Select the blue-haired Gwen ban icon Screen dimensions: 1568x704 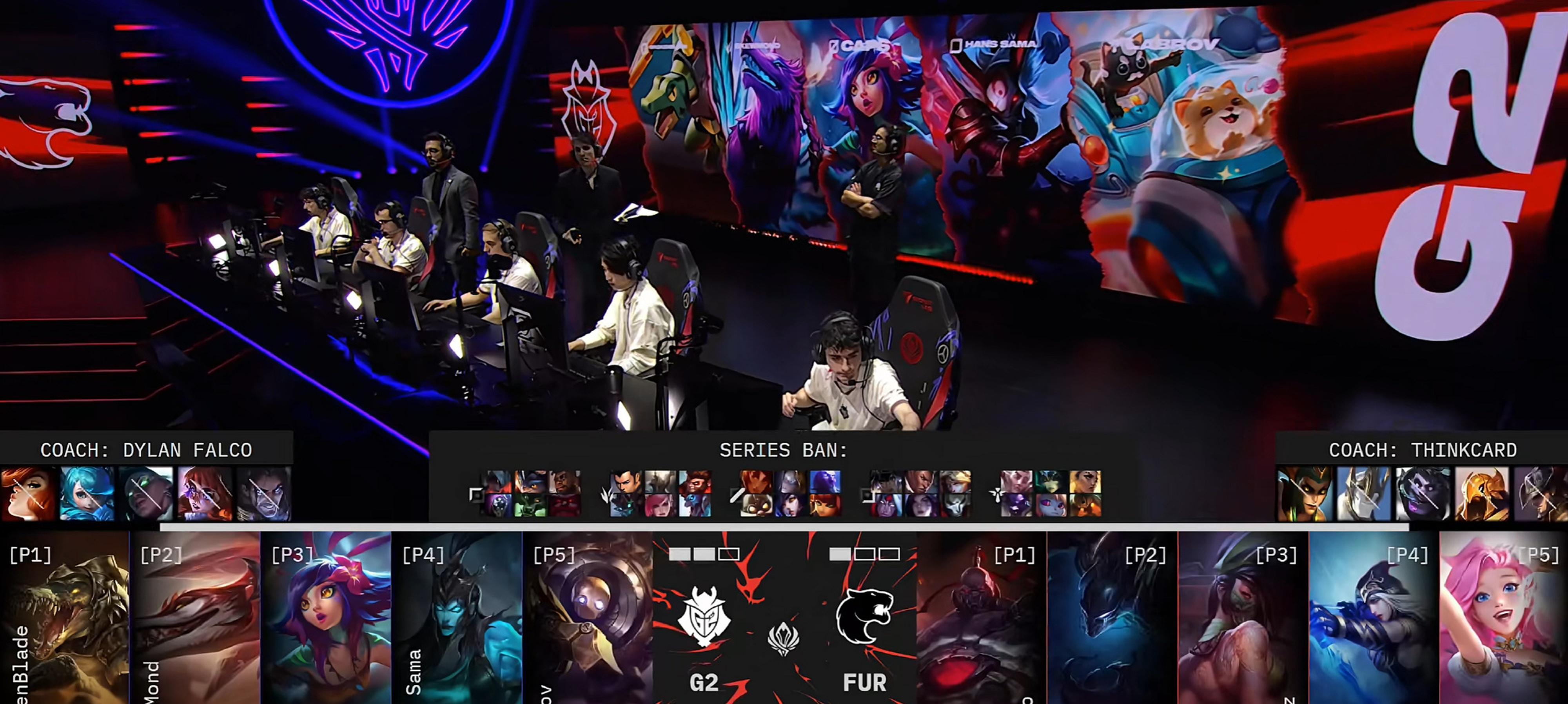pos(86,494)
